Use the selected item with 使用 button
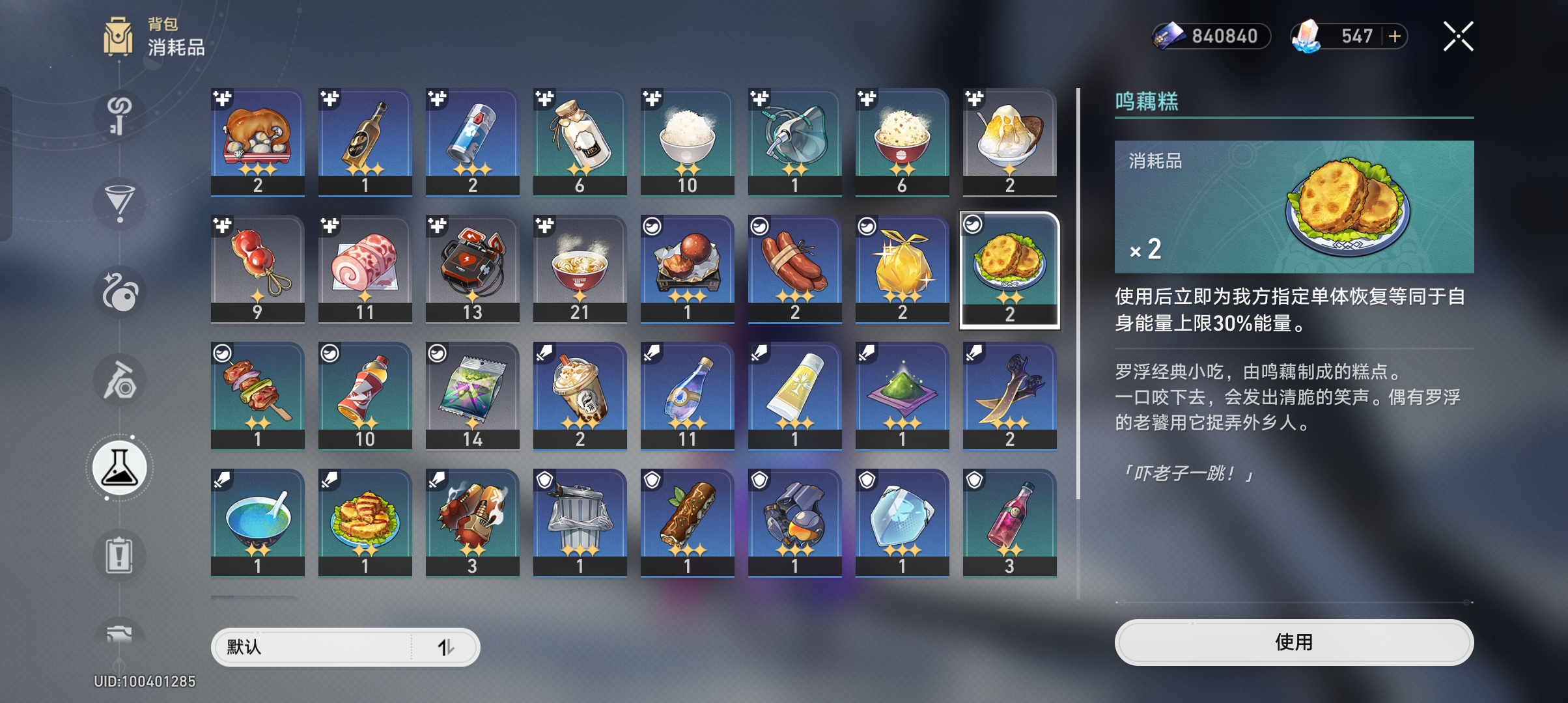 tap(1293, 642)
